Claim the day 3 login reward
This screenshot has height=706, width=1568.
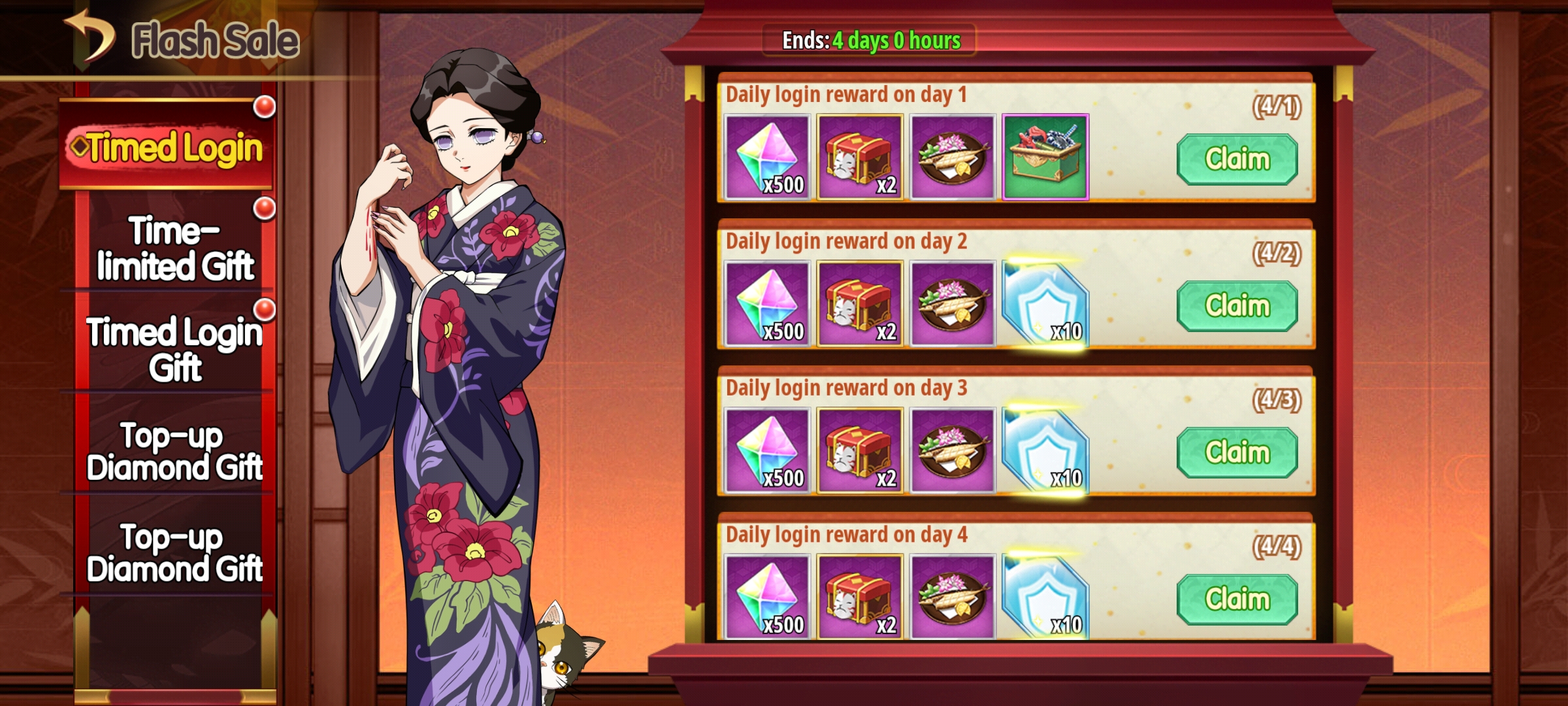click(x=1237, y=452)
